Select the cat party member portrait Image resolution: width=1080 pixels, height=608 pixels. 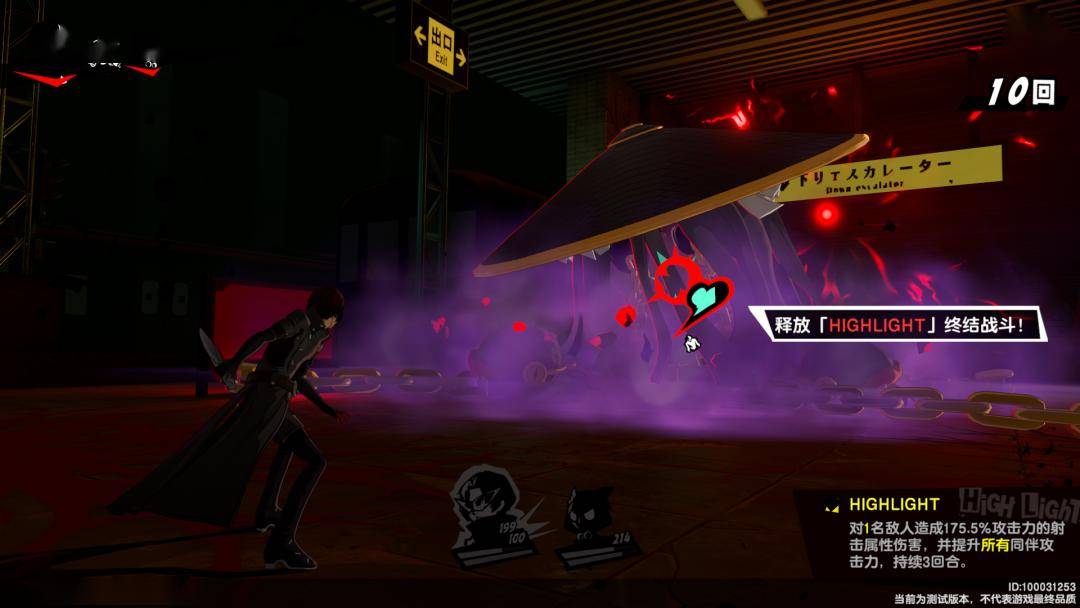click(x=588, y=514)
